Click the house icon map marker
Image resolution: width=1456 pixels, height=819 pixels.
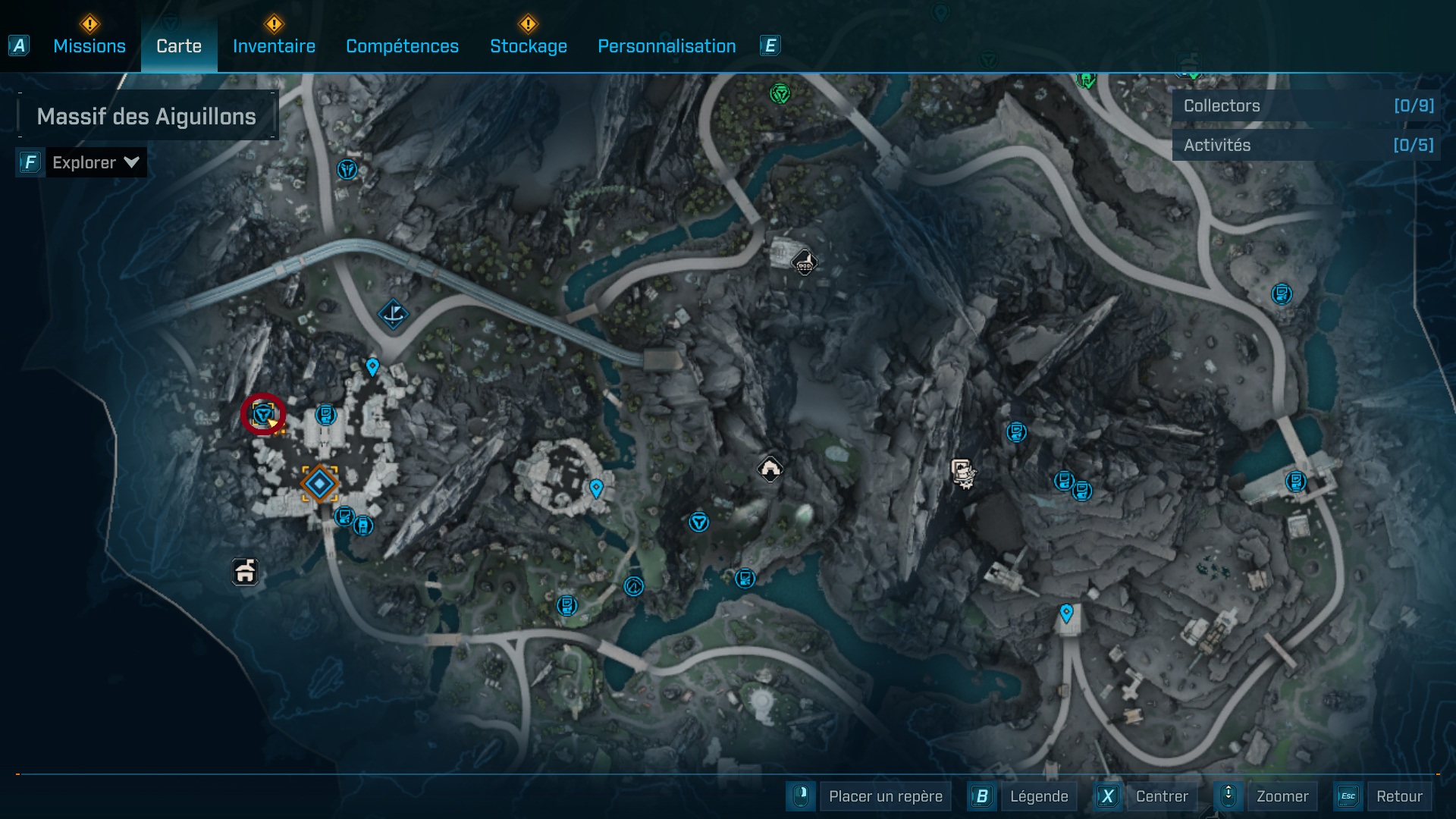click(244, 572)
